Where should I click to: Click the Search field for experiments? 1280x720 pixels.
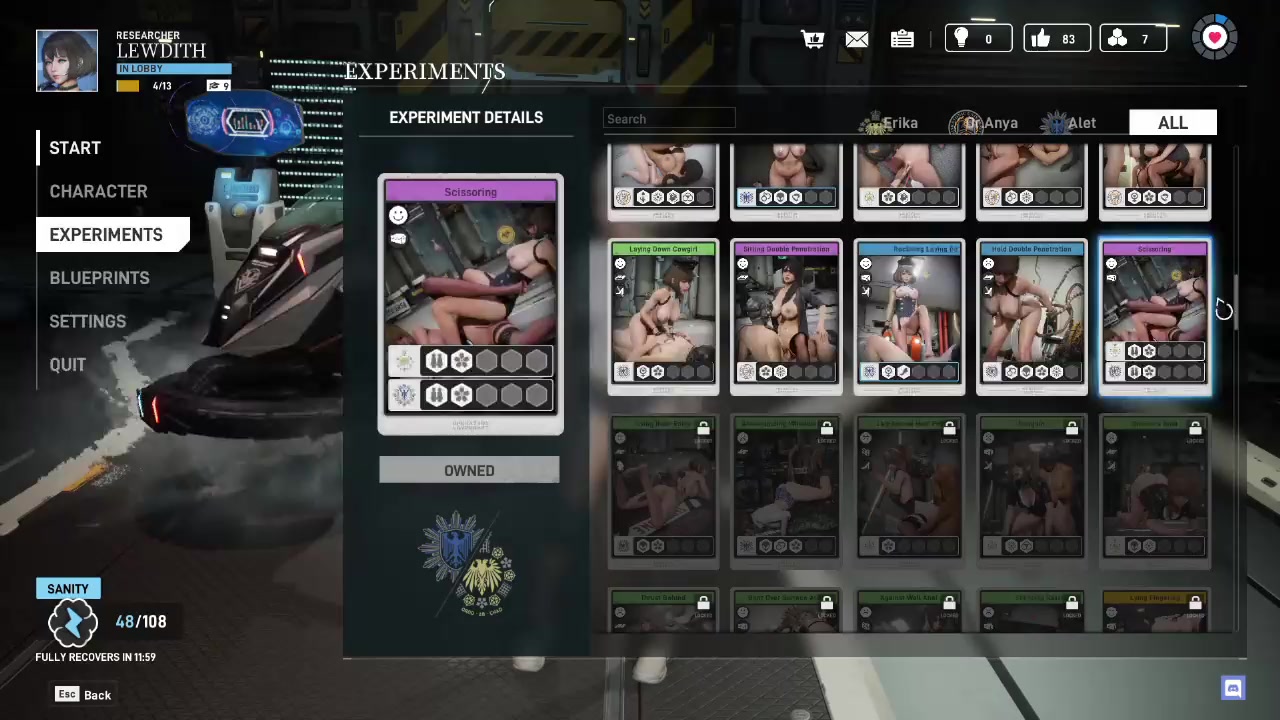coord(669,119)
